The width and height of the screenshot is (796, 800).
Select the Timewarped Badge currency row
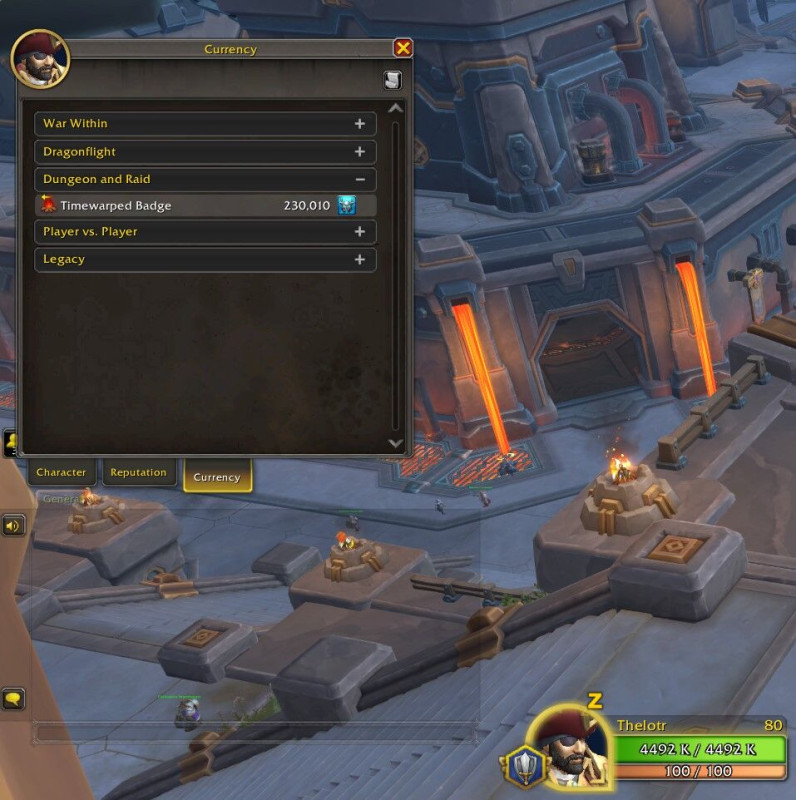click(x=192, y=206)
